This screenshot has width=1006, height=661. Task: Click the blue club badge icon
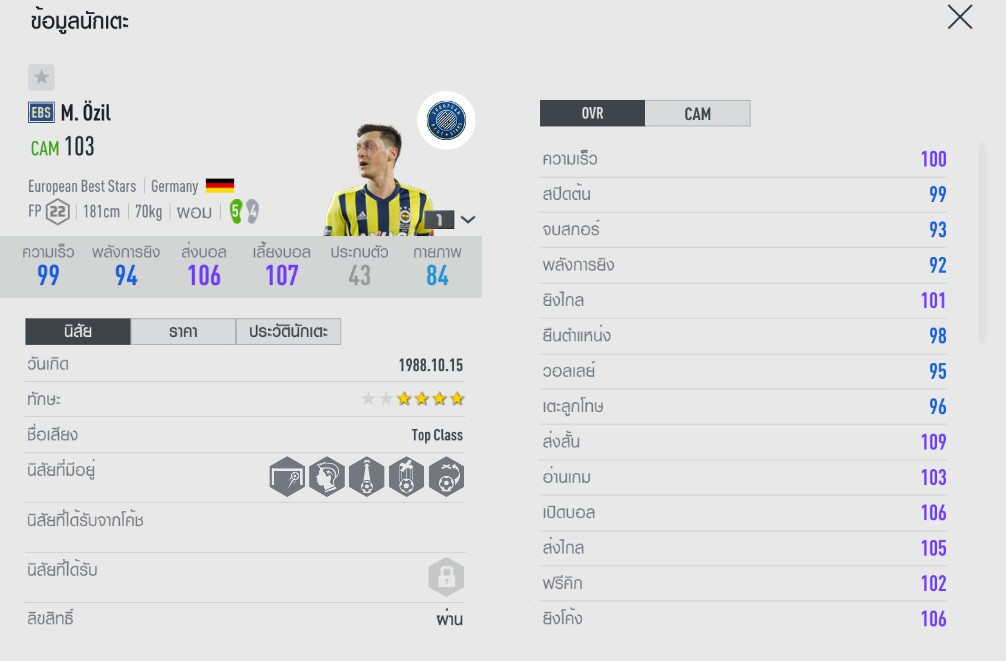pos(446,121)
